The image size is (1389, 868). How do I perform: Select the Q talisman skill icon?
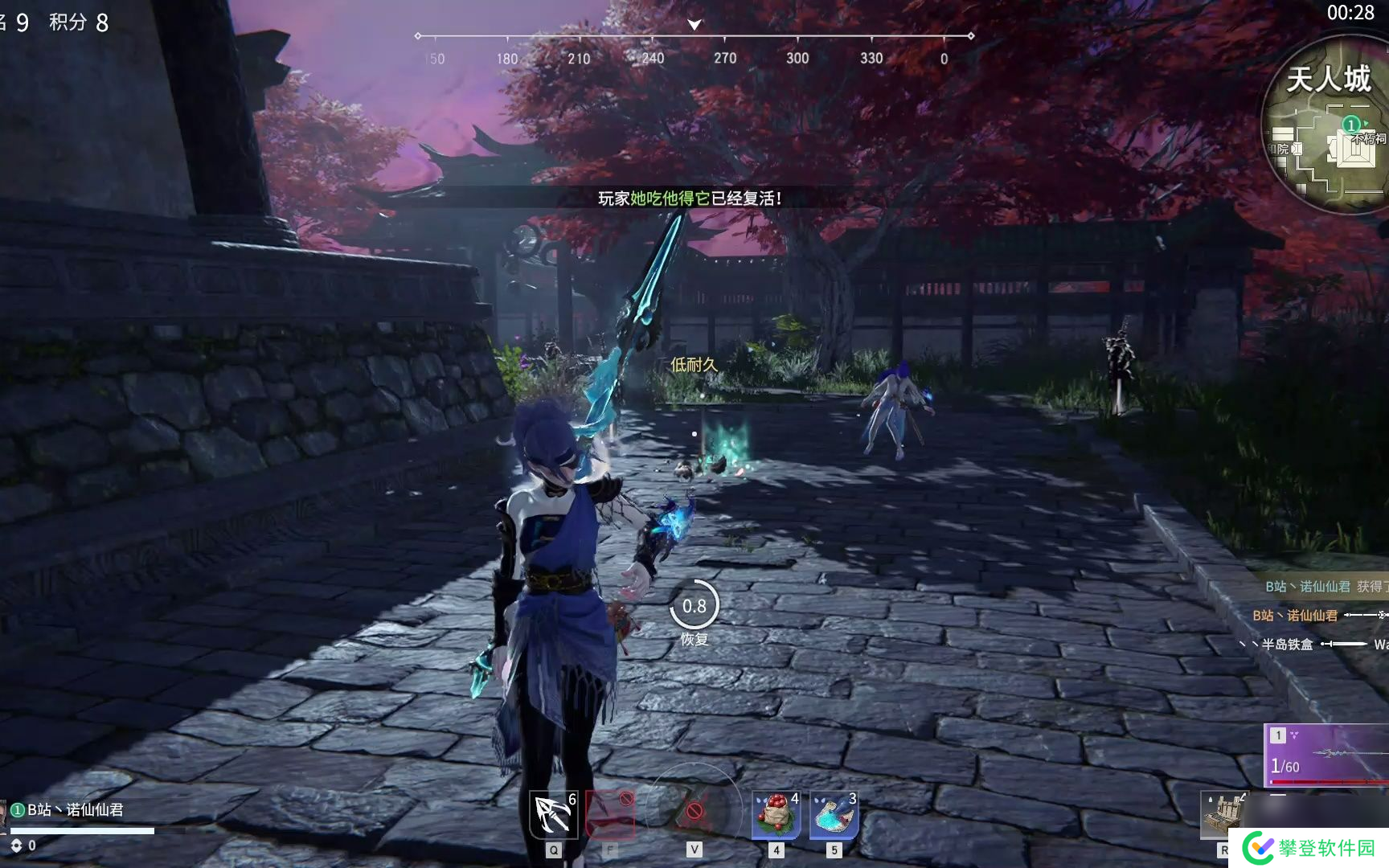click(552, 814)
